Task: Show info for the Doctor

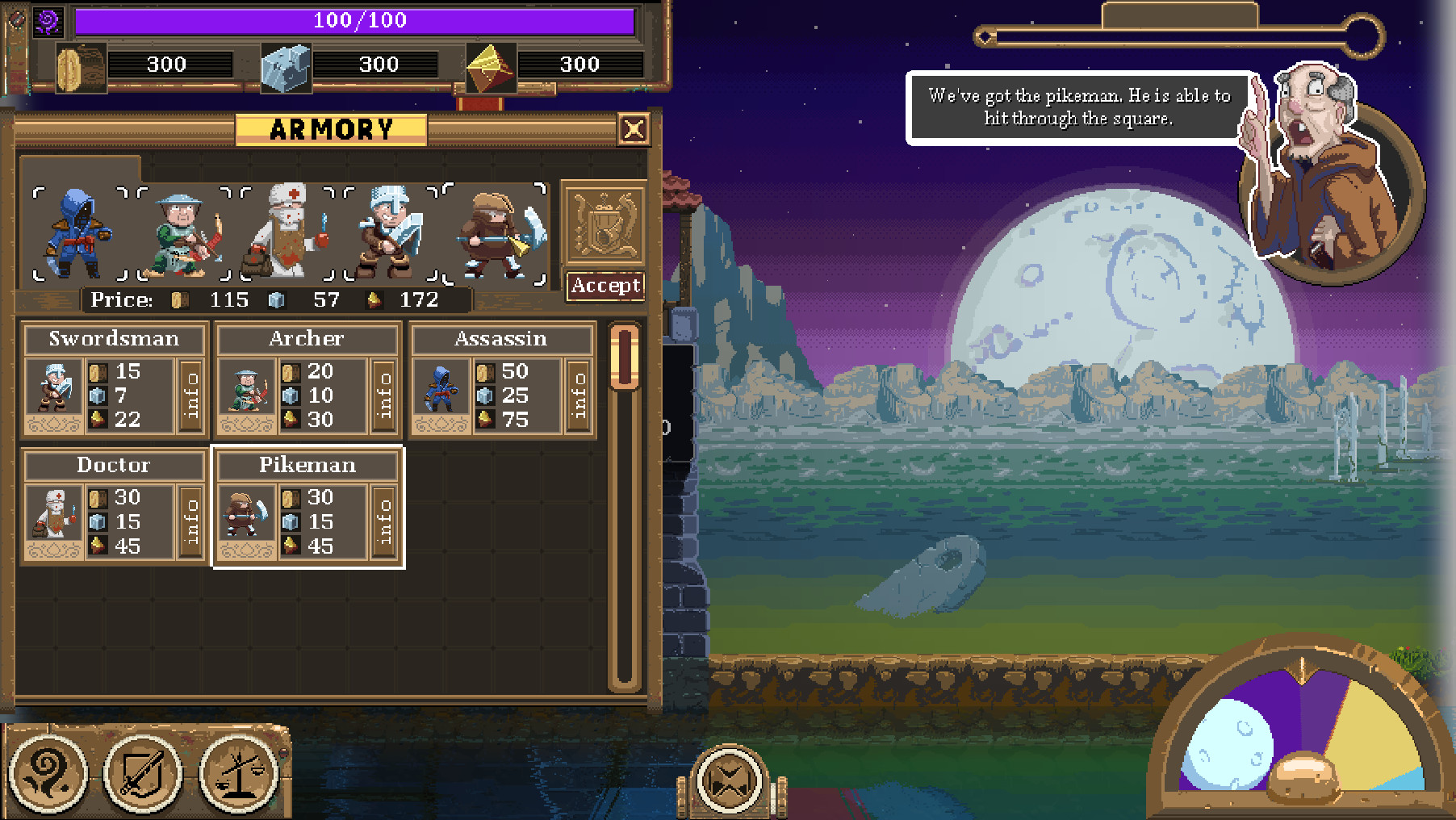Action: (191, 521)
